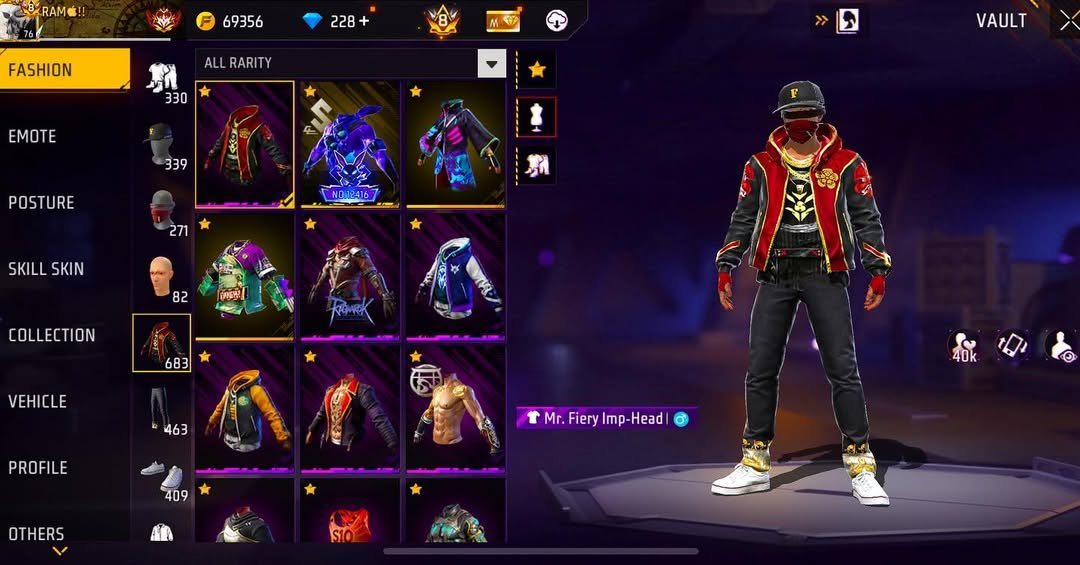Screen dimensions: 1080x565
Task: Show the shoes subcategory with 409 items
Action: [x=162, y=477]
